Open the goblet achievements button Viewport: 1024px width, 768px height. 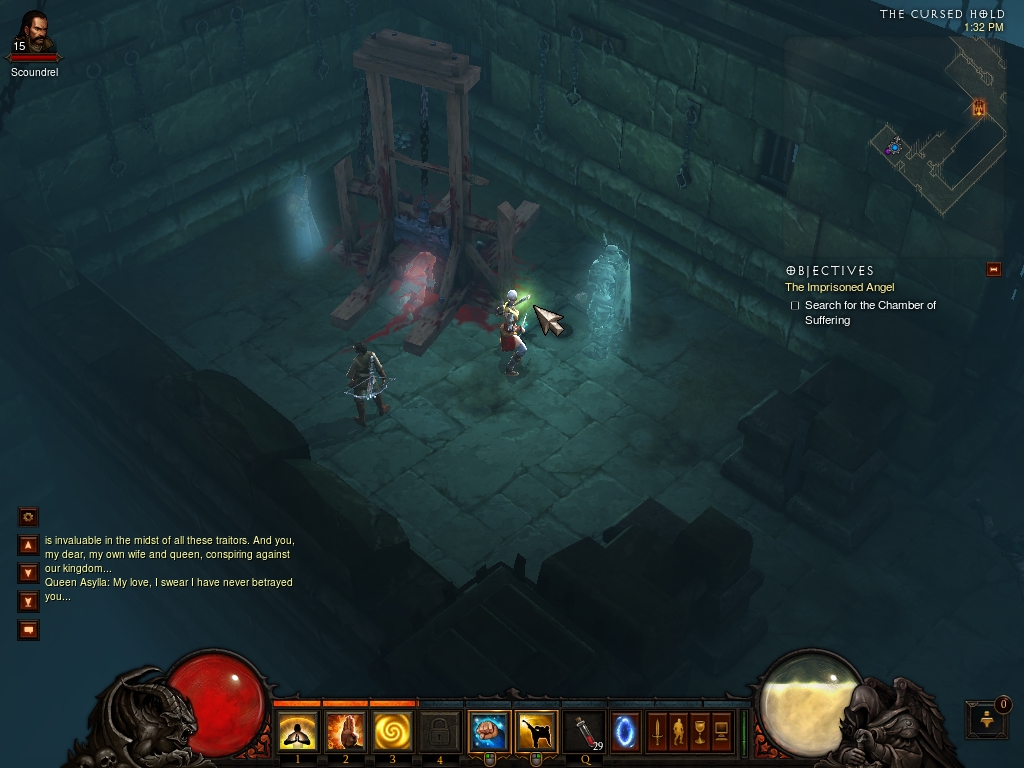click(x=700, y=732)
